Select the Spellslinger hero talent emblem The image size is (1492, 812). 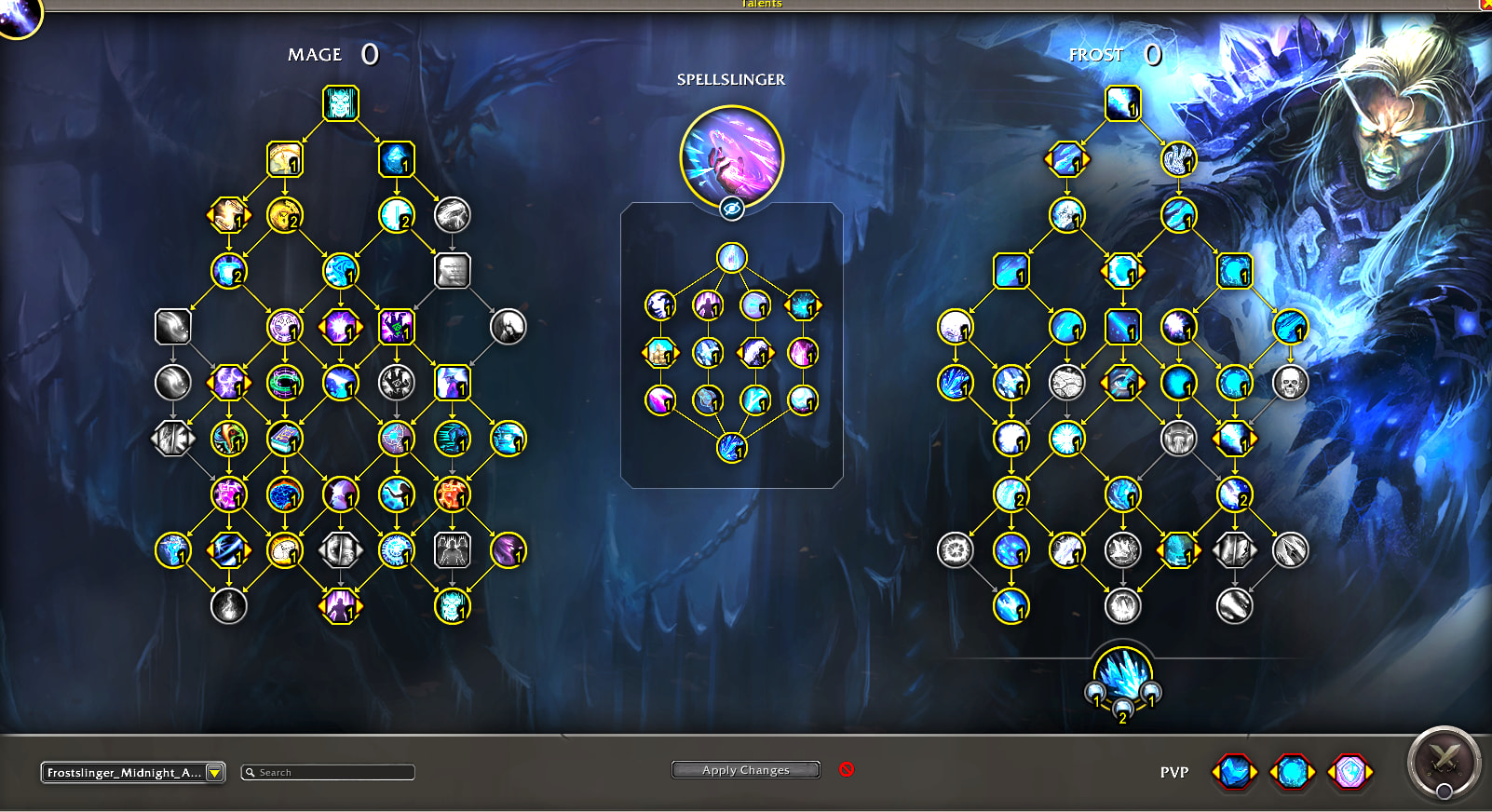(731, 156)
